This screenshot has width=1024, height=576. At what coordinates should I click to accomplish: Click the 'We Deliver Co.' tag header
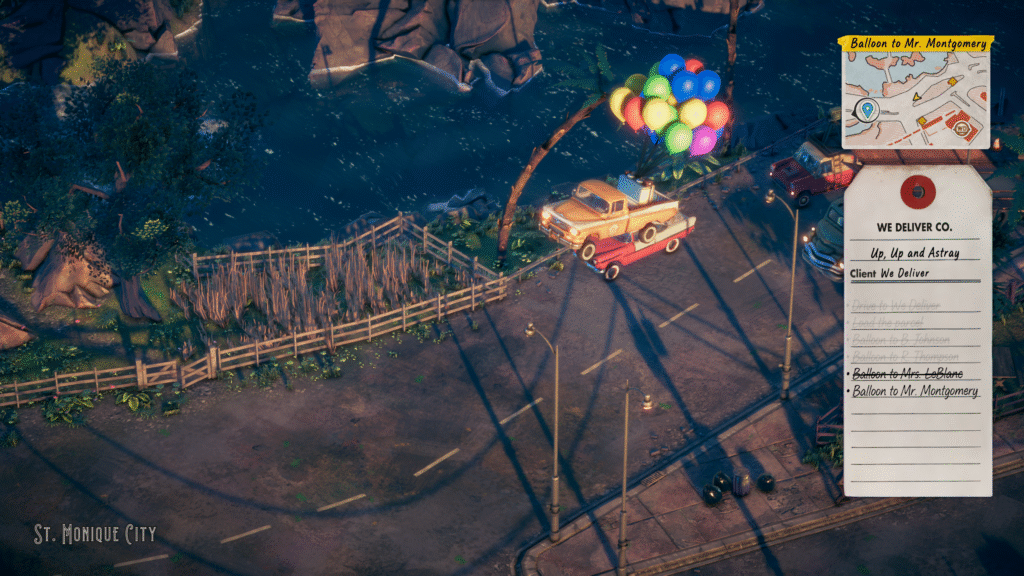coord(916,227)
